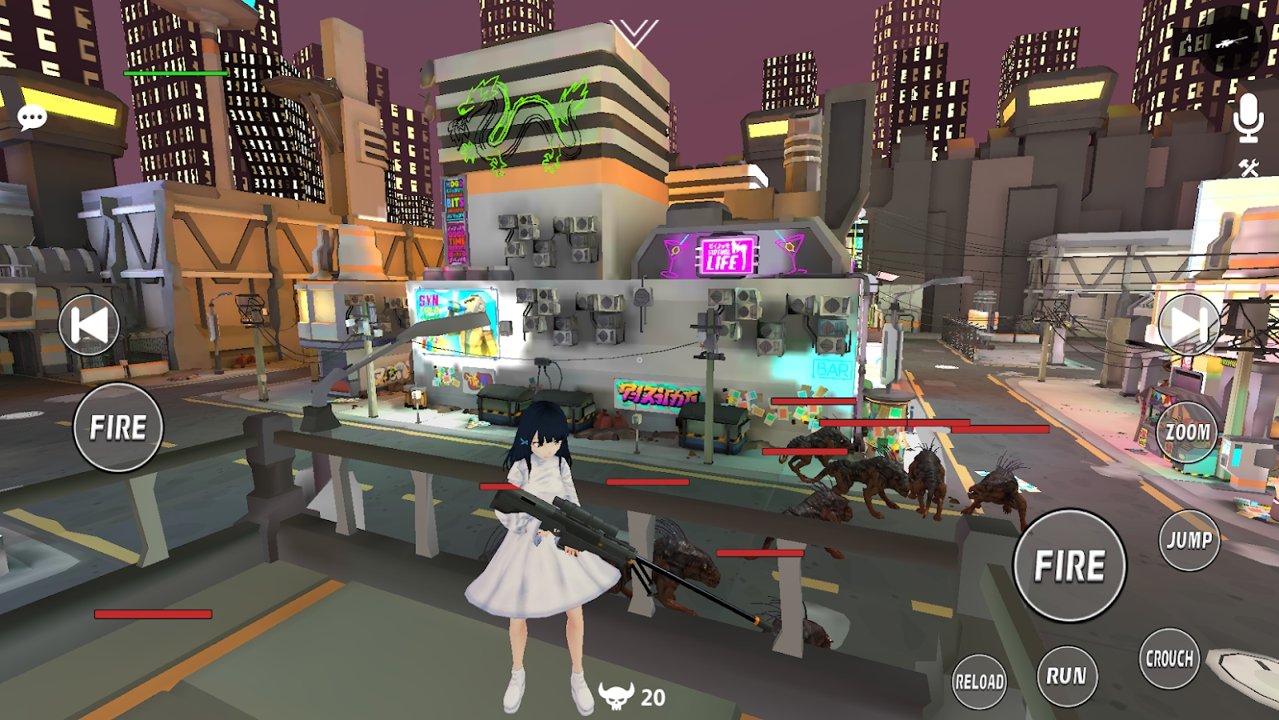1279x720 pixels.
Task: Select the sniper rifle weapon icon
Action: click(x=1229, y=42)
